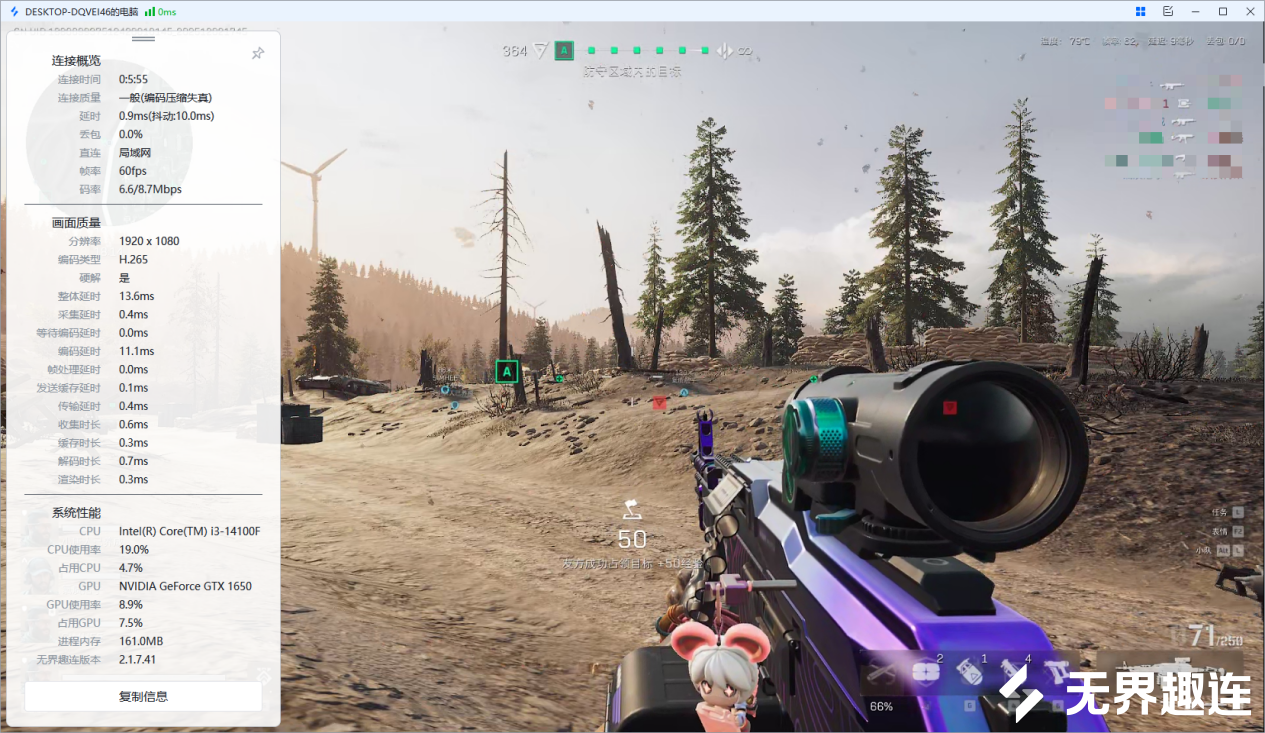Screen dimensions: 1265x733
Task: Pin the connection overview panel
Action: tap(258, 53)
